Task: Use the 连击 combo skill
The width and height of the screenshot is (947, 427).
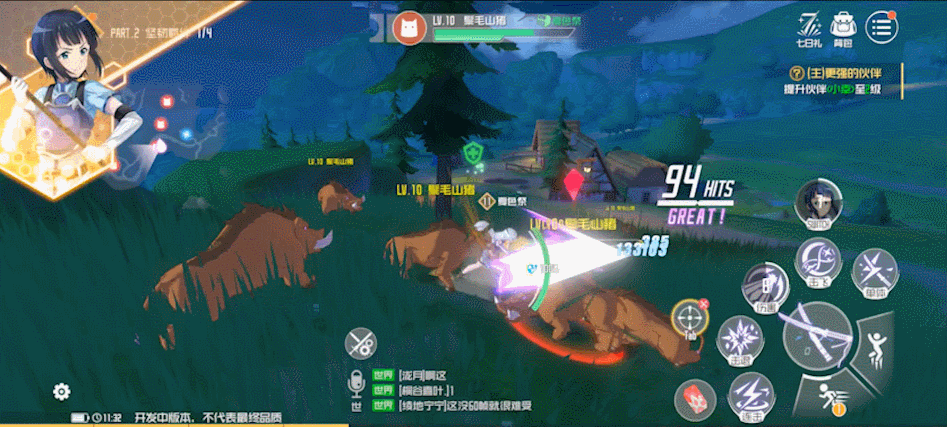Action: (x=751, y=394)
